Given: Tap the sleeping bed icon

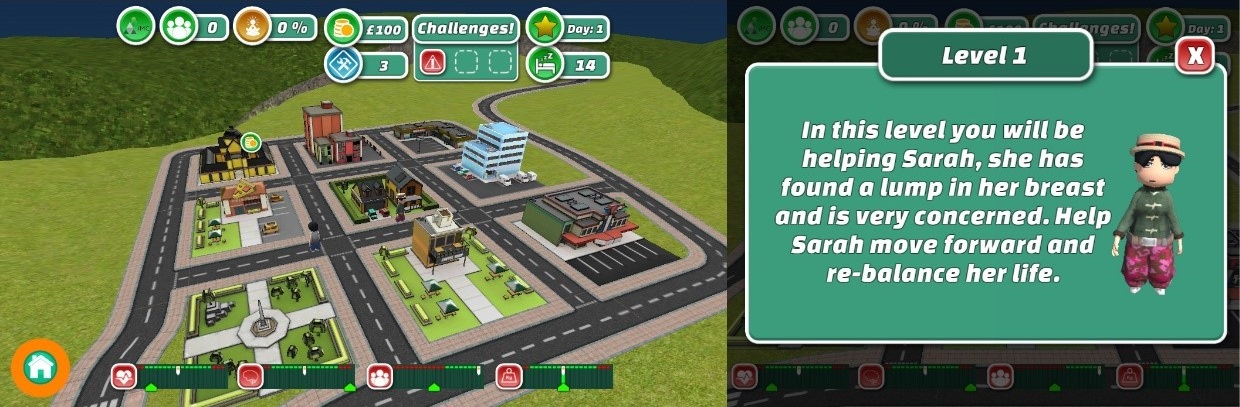Looking at the screenshot, I should tap(545, 64).
